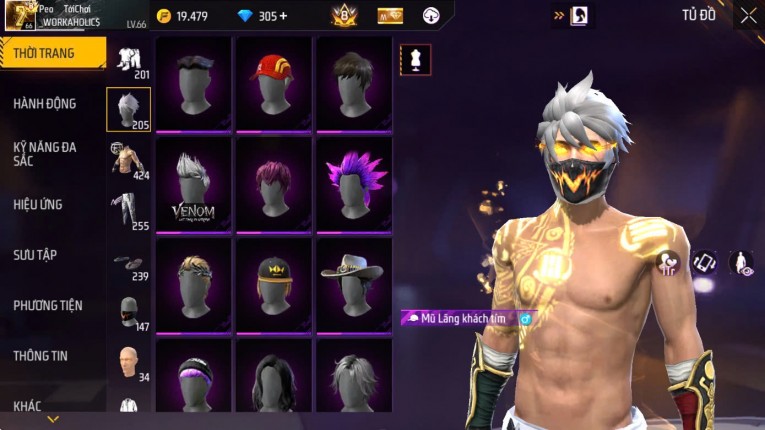765x430 pixels.
Task: Show the Phương Tiện category
Action: pos(48,305)
